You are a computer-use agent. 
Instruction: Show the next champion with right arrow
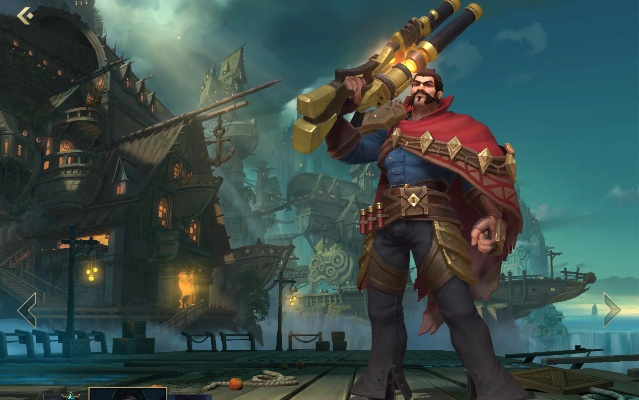coord(611,309)
